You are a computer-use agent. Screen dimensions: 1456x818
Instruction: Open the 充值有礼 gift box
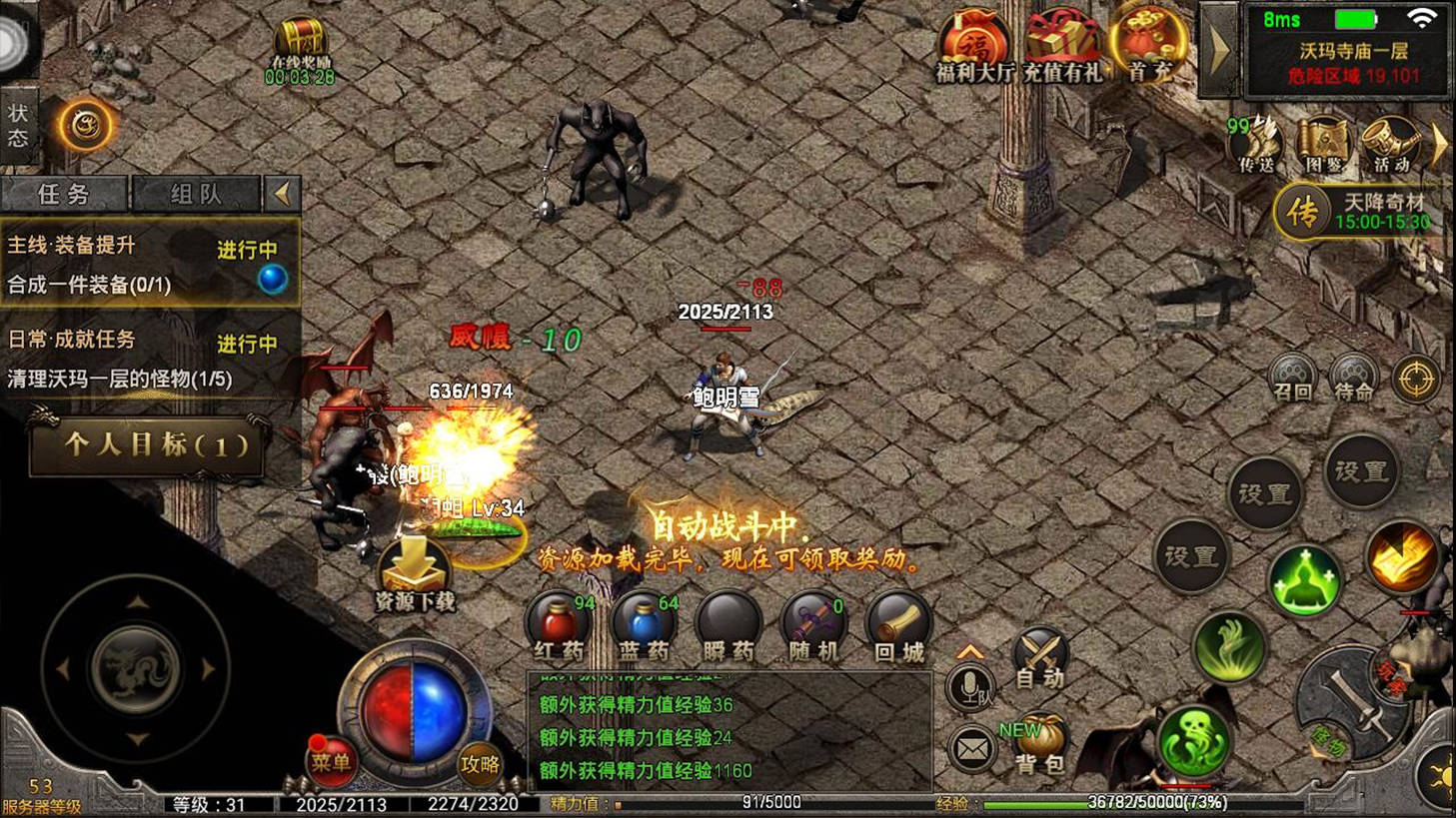point(1060,46)
